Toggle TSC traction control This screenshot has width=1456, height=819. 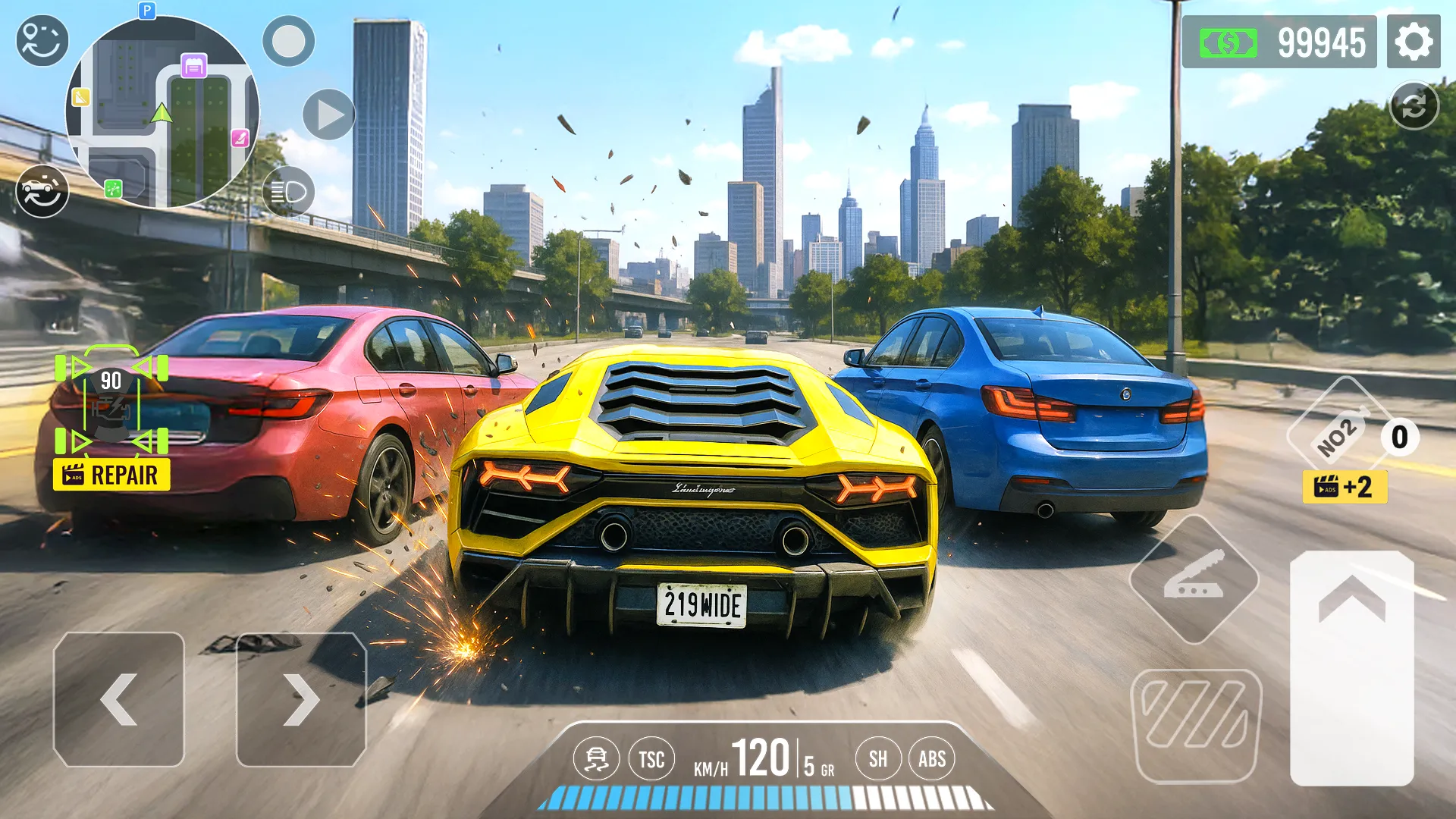(x=652, y=758)
